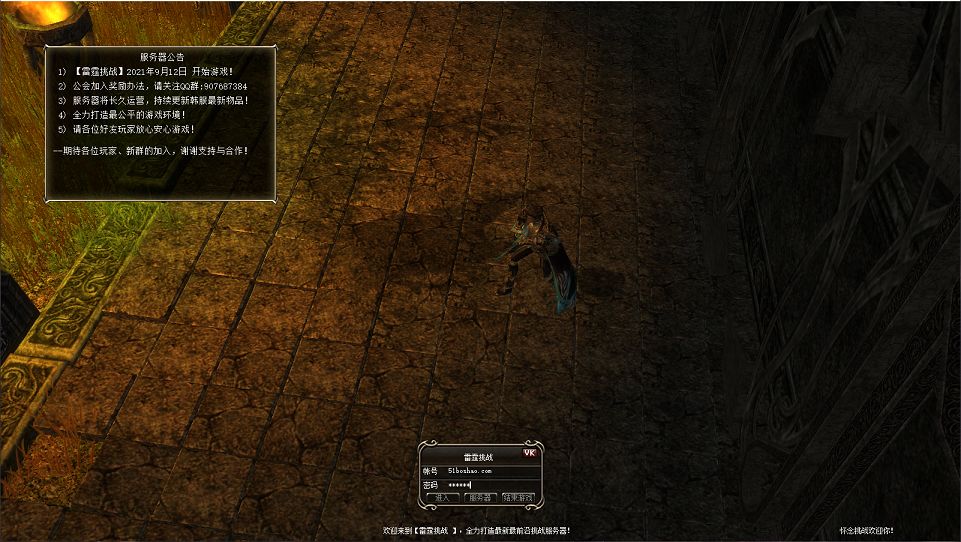
Task: Toggle the VK virtual keyboard icon
Action: (530, 453)
